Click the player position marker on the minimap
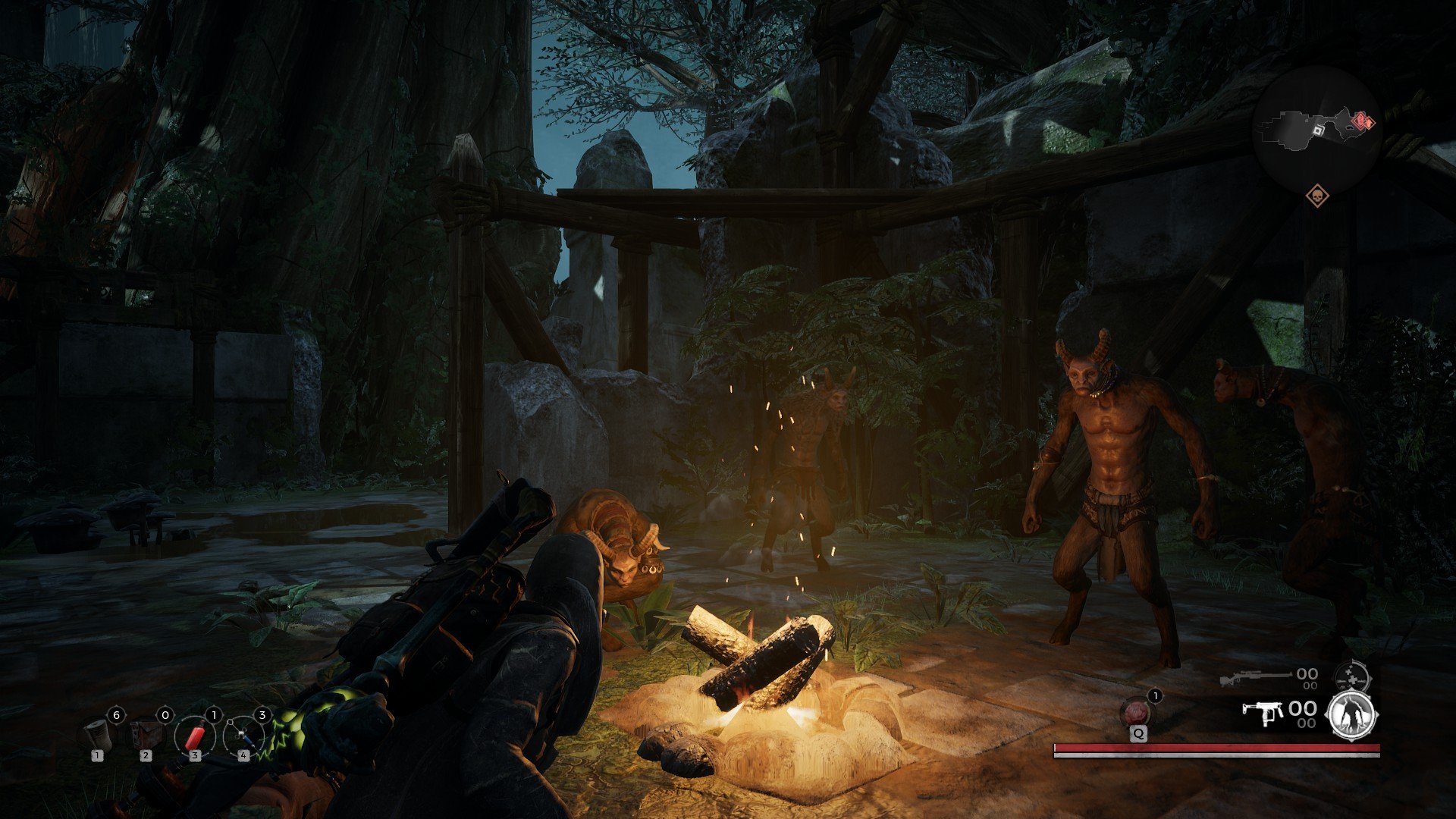Screen dimensions: 1456x819 coord(1319,130)
